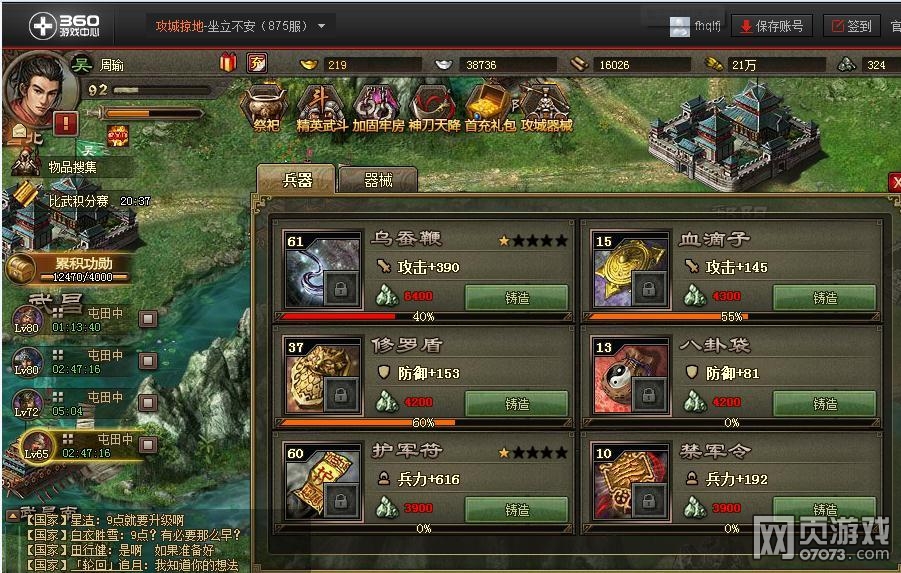
Task: Click the red gift box icon
Action: pos(228,64)
